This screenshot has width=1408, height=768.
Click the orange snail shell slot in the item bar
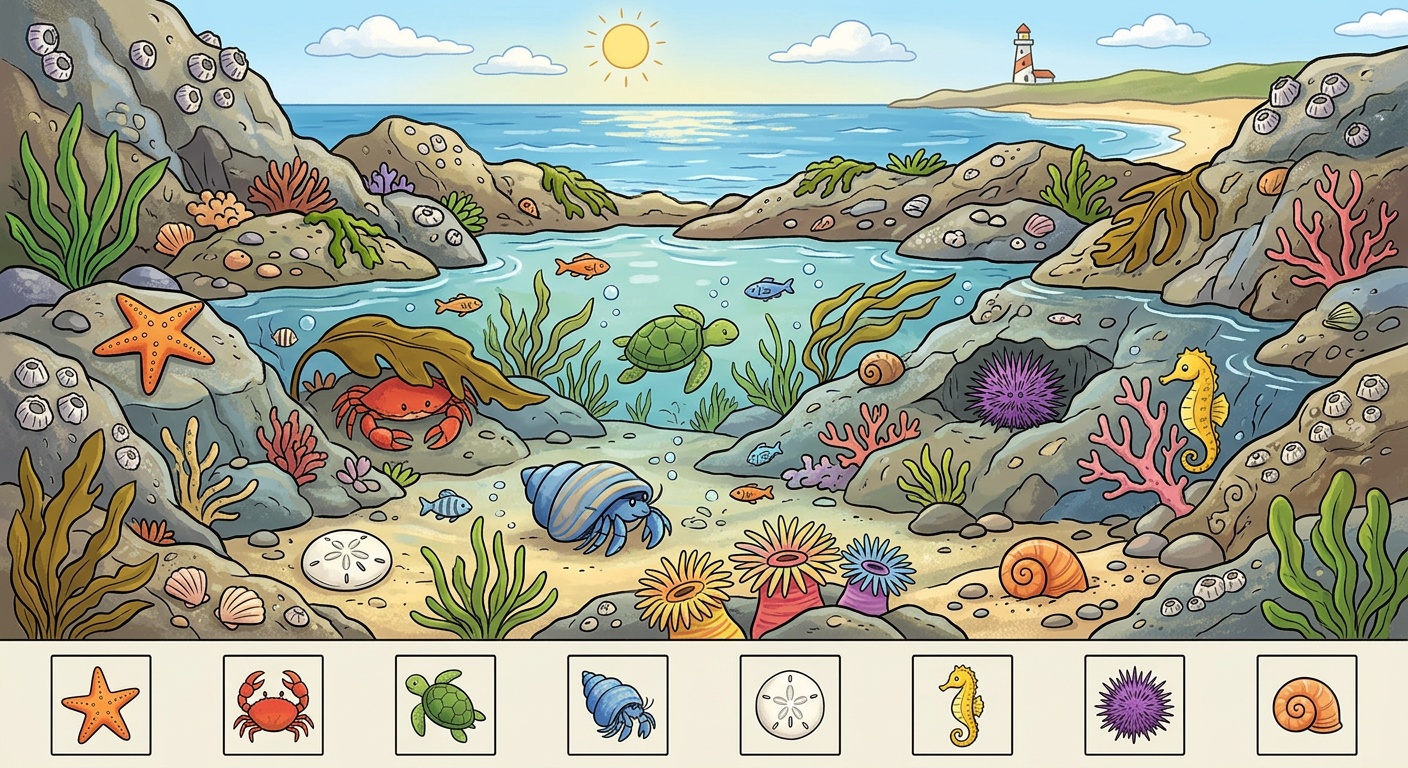pyautogui.click(x=1306, y=705)
